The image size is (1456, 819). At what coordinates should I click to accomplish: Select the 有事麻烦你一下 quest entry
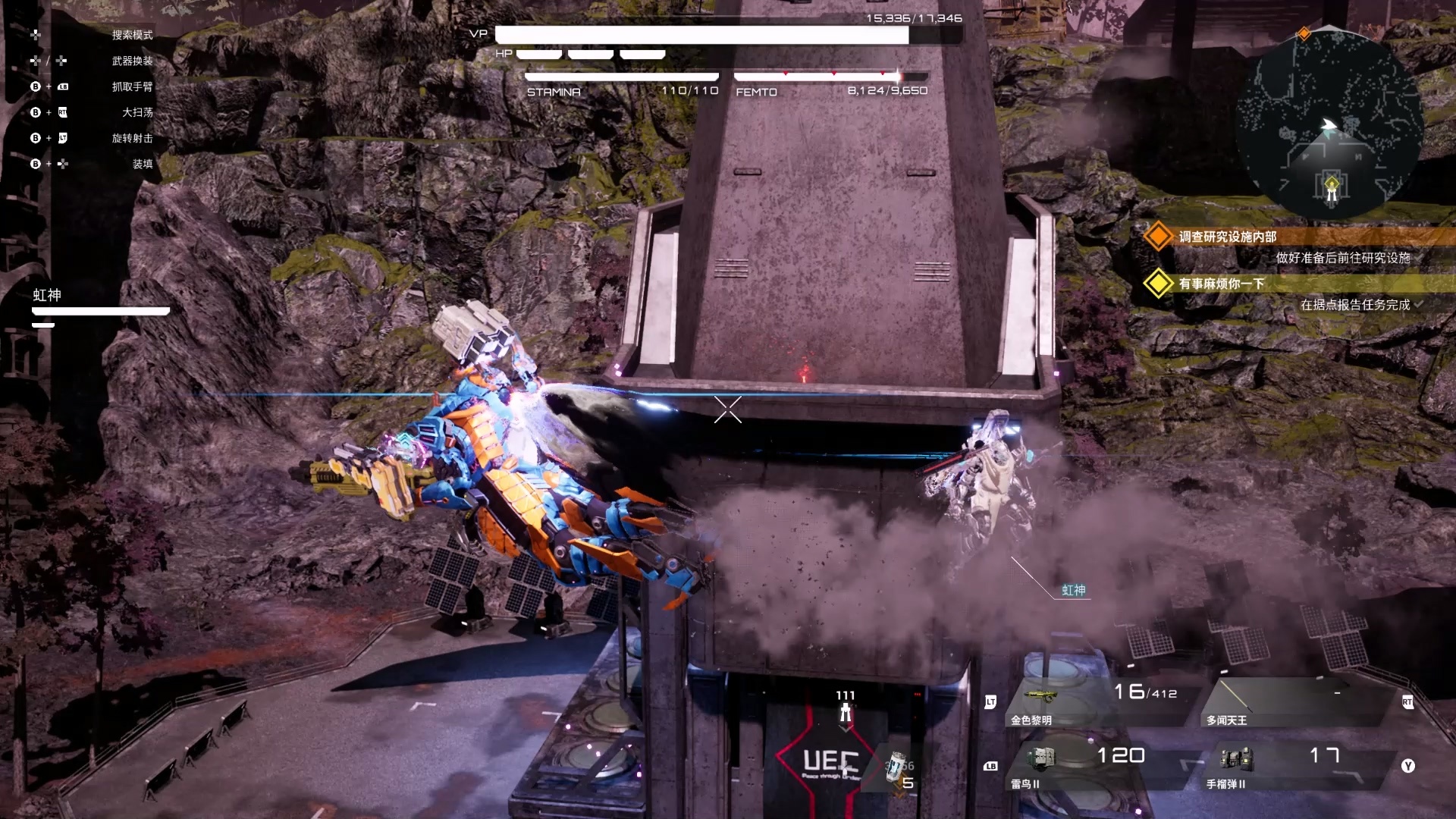pyautogui.click(x=1221, y=284)
